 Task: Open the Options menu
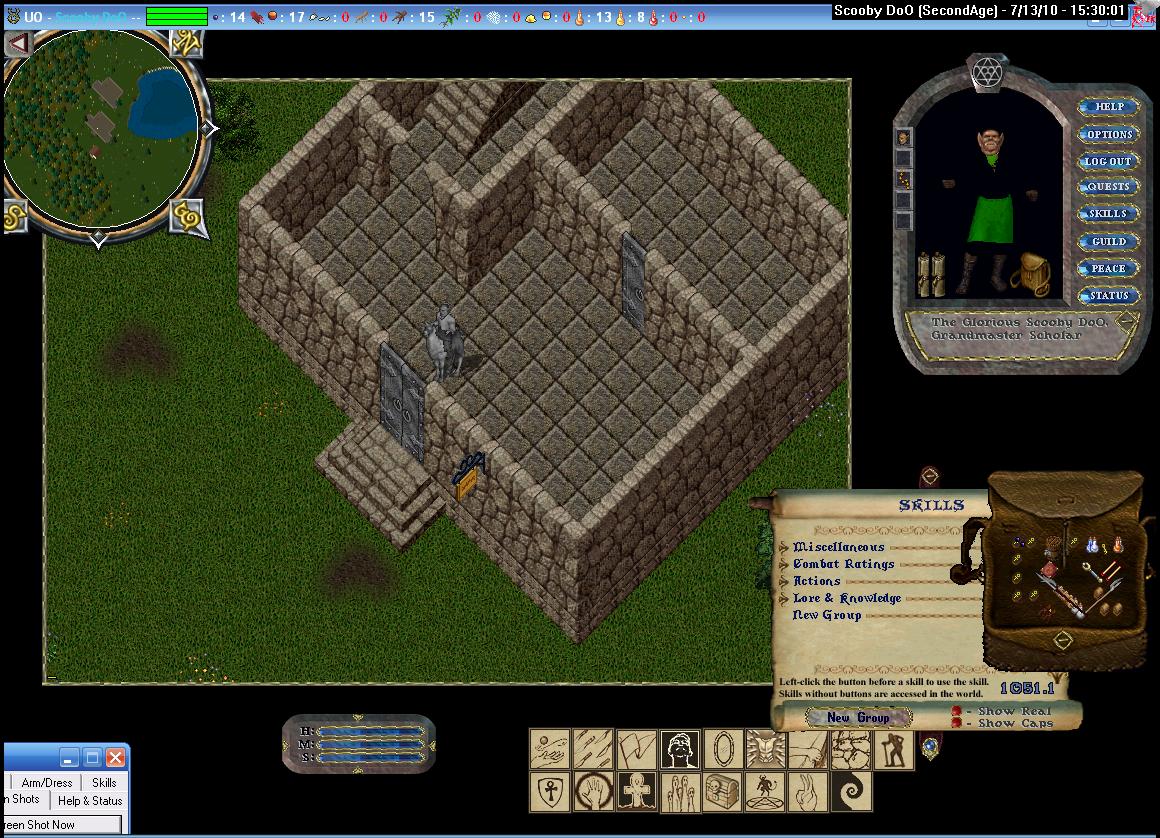click(1109, 134)
